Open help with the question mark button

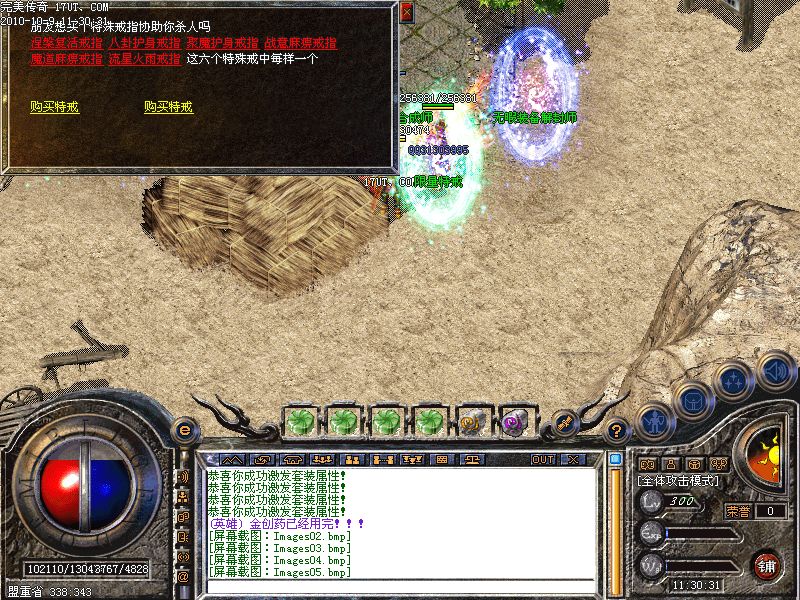618,431
